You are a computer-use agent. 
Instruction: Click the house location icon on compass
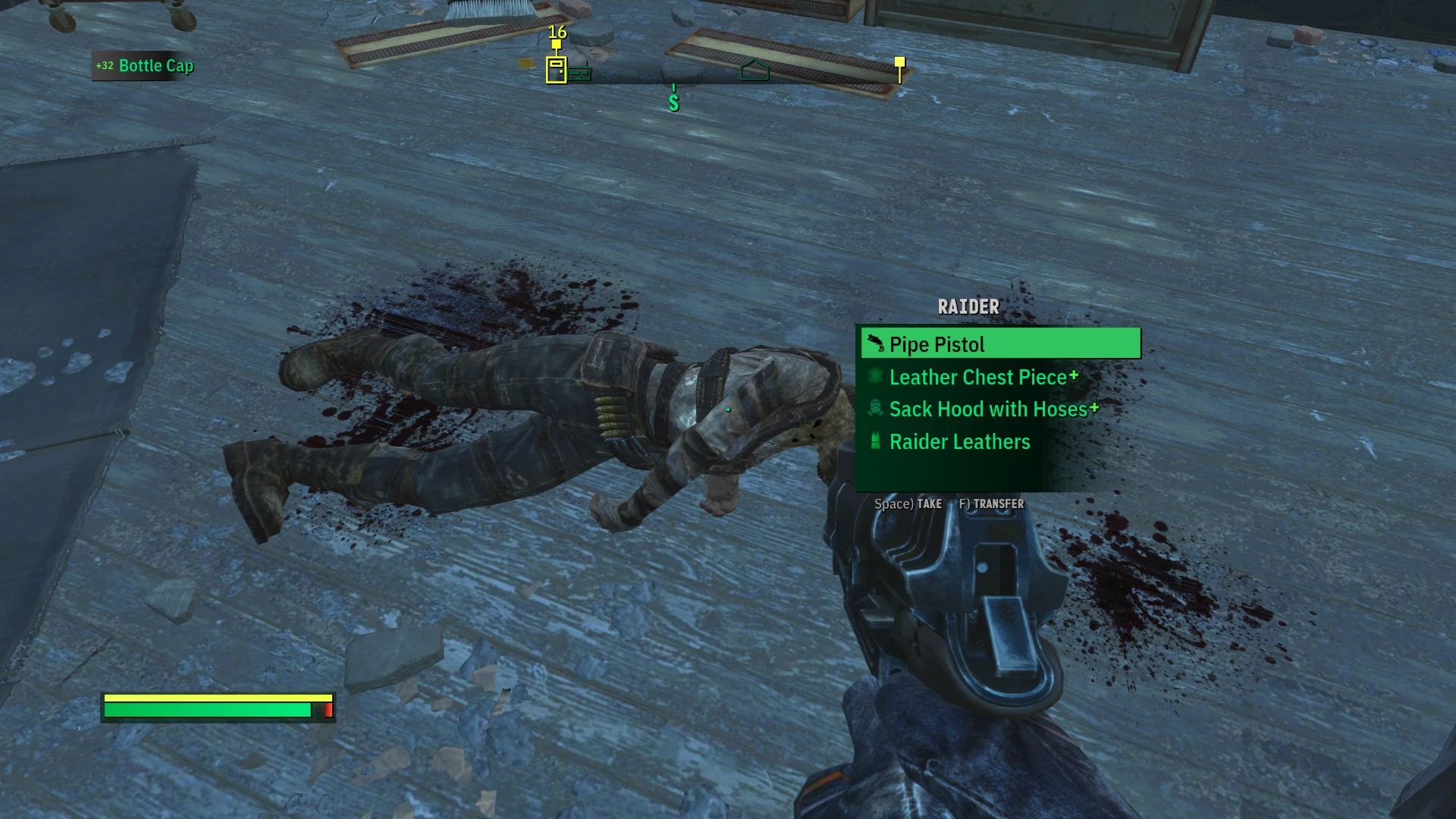(755, 71)
